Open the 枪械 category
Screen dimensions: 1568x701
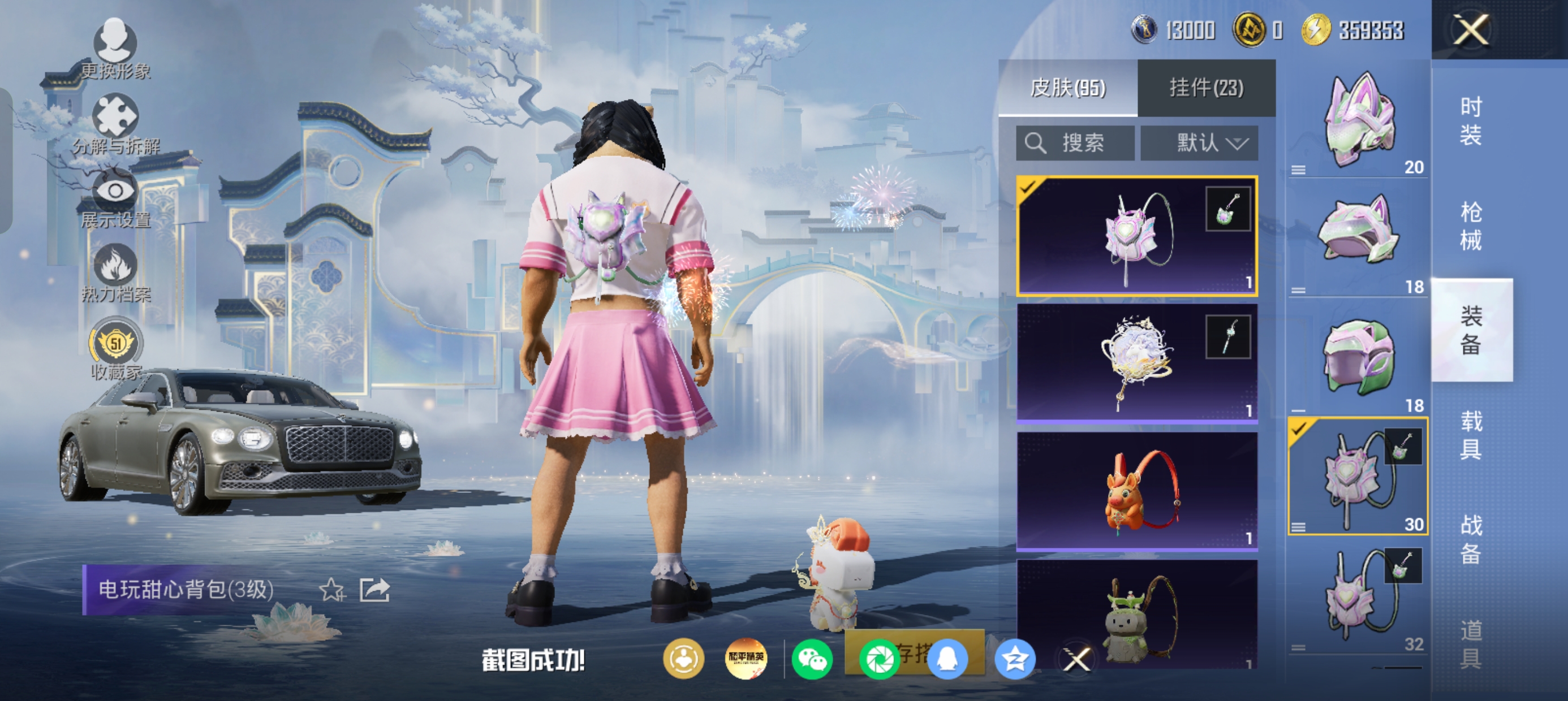[x=1471, y=226]
